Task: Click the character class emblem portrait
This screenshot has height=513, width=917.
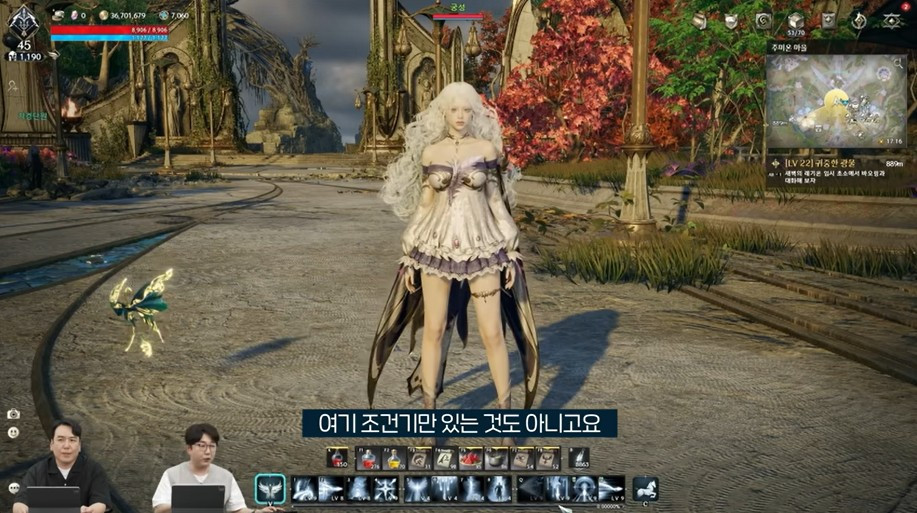Action: point(22,21)
